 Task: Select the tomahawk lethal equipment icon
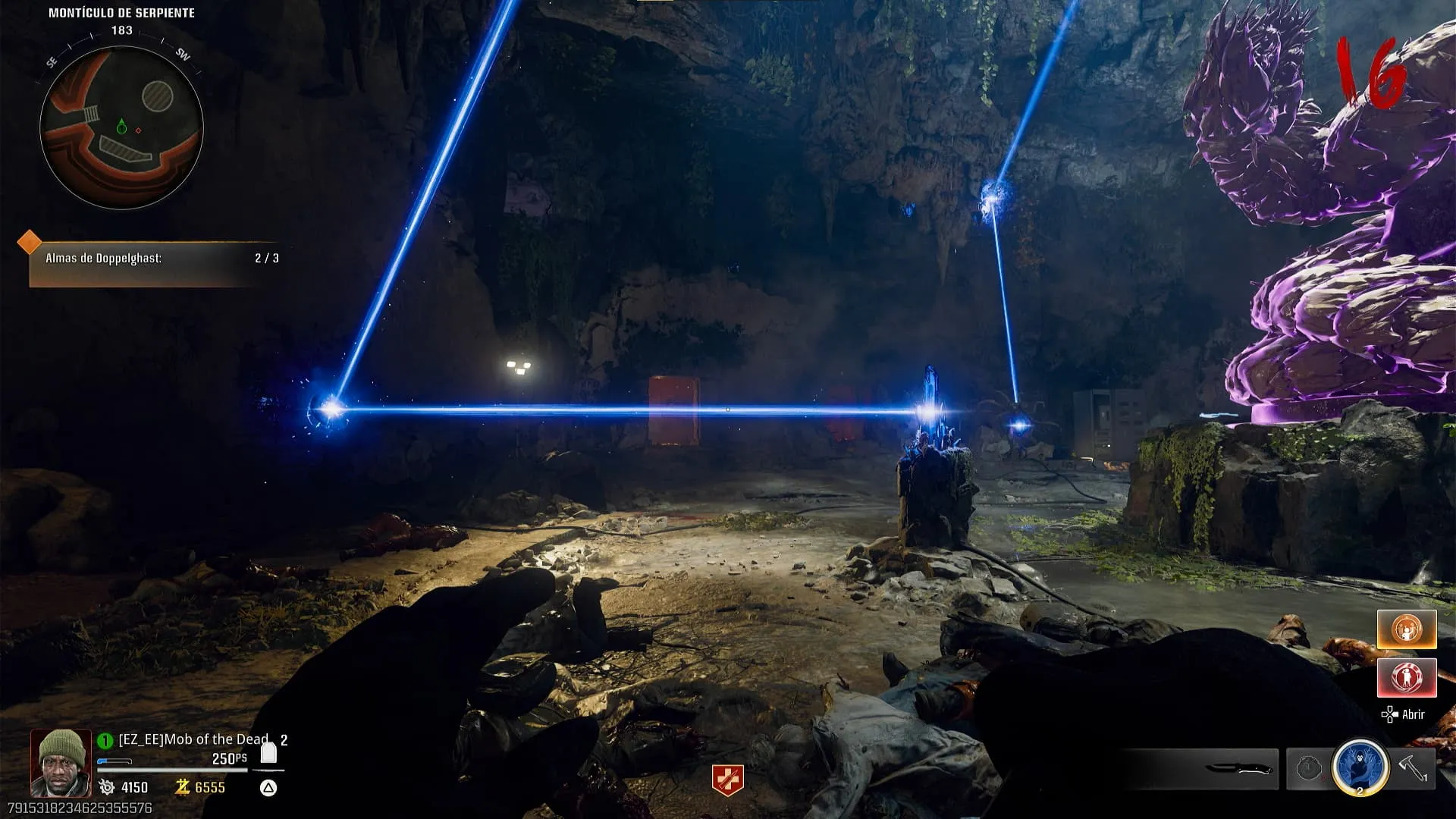click(1414, 767)
